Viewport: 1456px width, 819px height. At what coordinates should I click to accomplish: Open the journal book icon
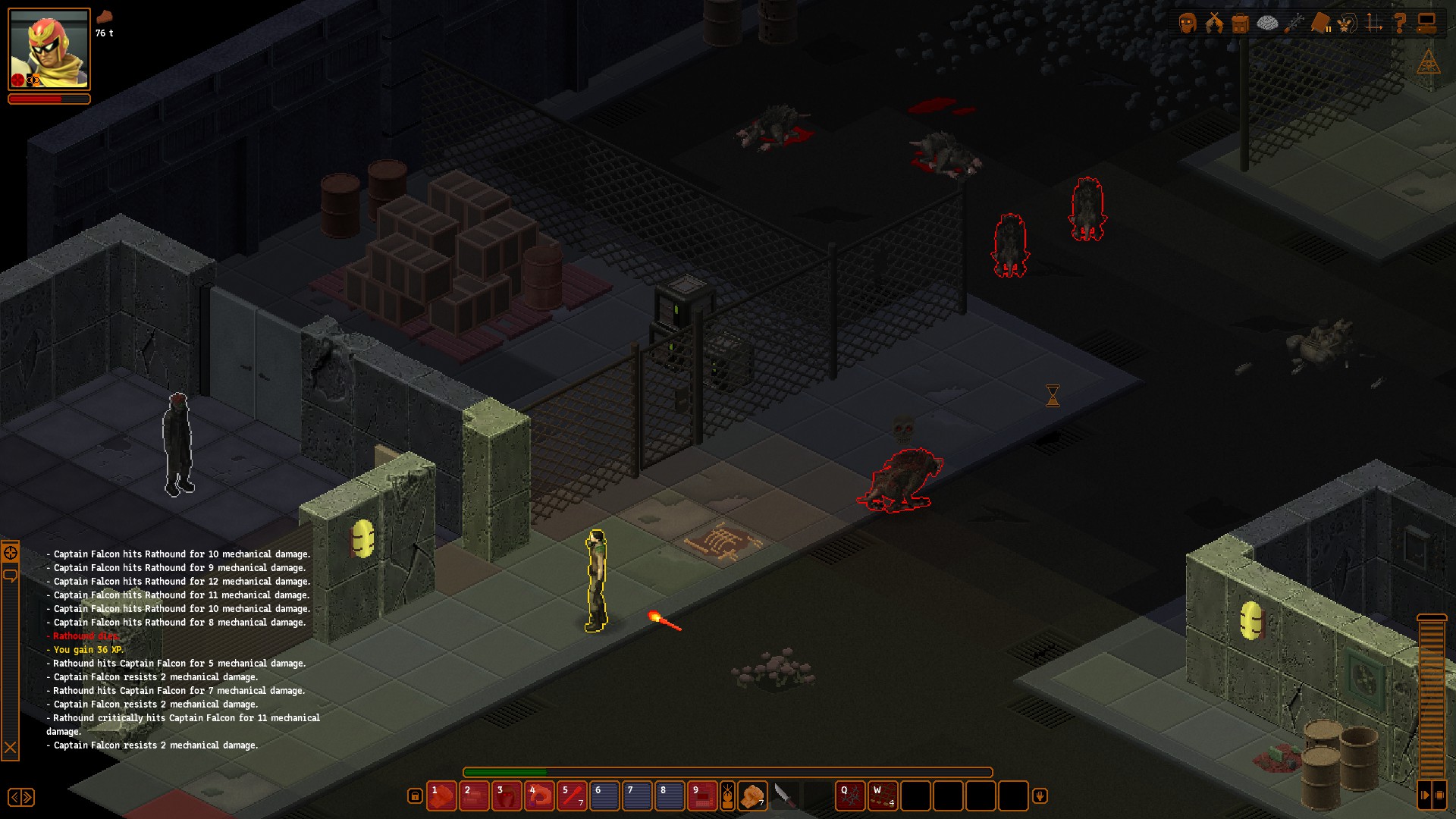click(1320, 24)
